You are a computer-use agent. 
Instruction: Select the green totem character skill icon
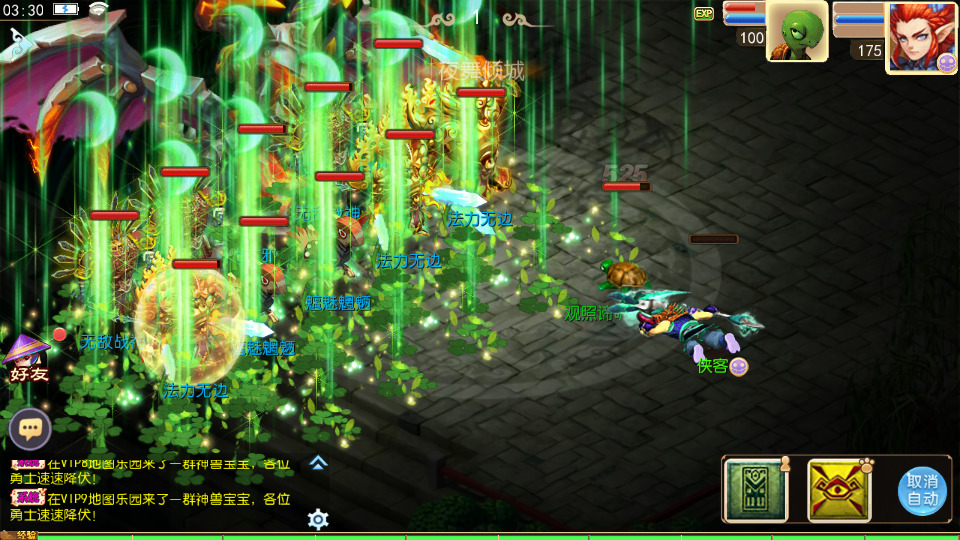pos(756,490)
